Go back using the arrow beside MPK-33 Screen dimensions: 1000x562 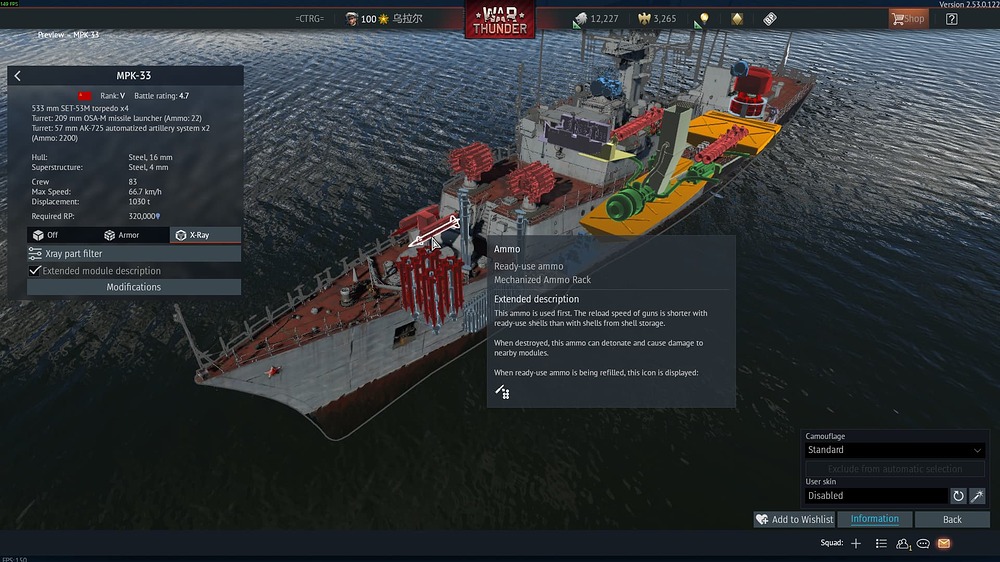pyautogui.click(x=17, y=76)
